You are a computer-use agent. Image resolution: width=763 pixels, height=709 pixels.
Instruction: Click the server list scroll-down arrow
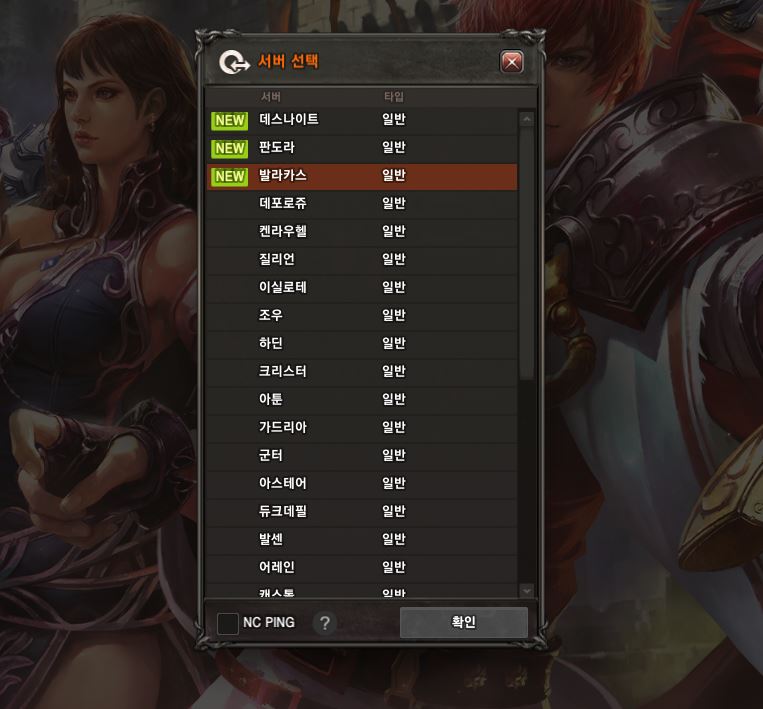527,591
